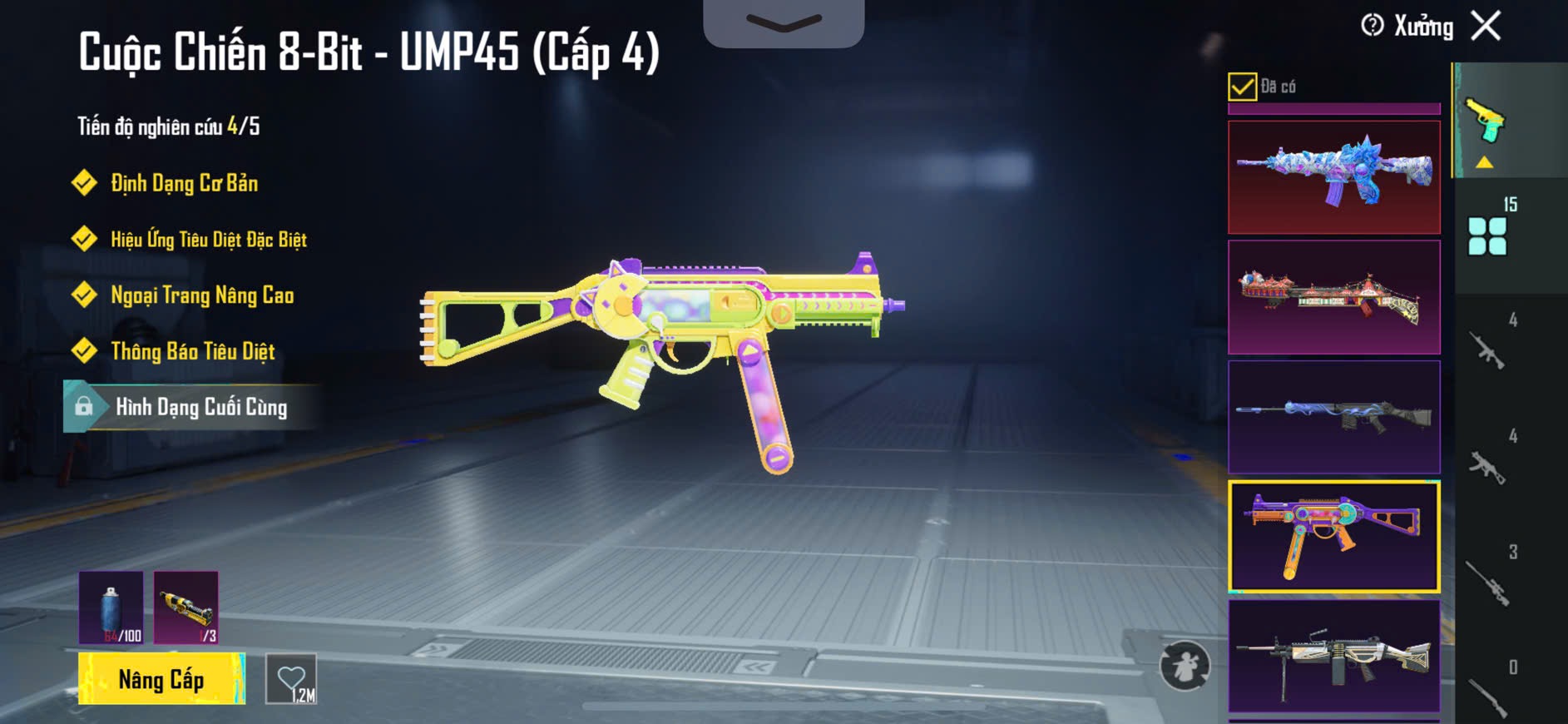Open locked Hình Dạng Cuối Cùng stage

(x=200, y=407)
